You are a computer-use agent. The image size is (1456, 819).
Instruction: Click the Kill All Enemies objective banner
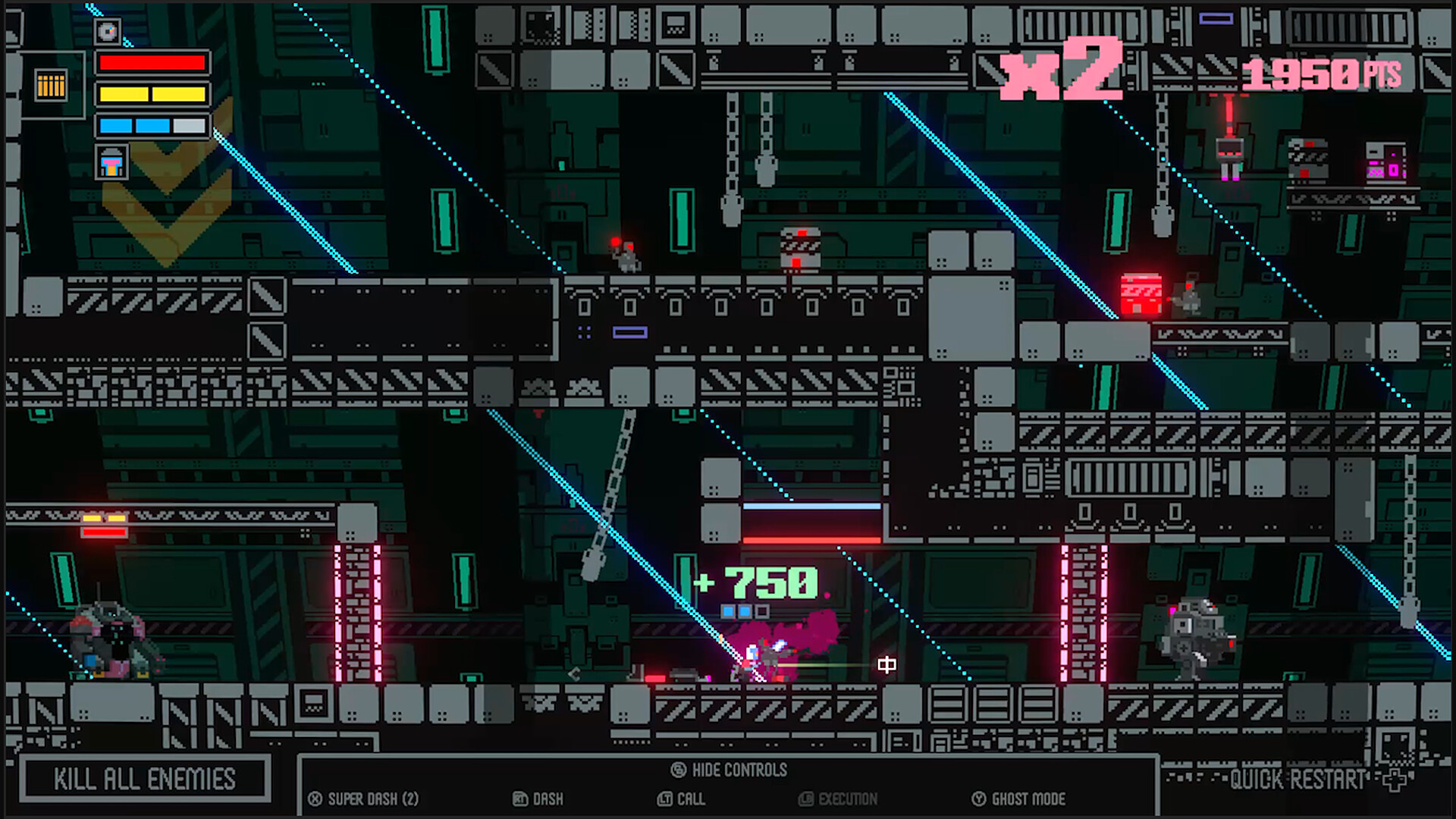coord(144,779)
